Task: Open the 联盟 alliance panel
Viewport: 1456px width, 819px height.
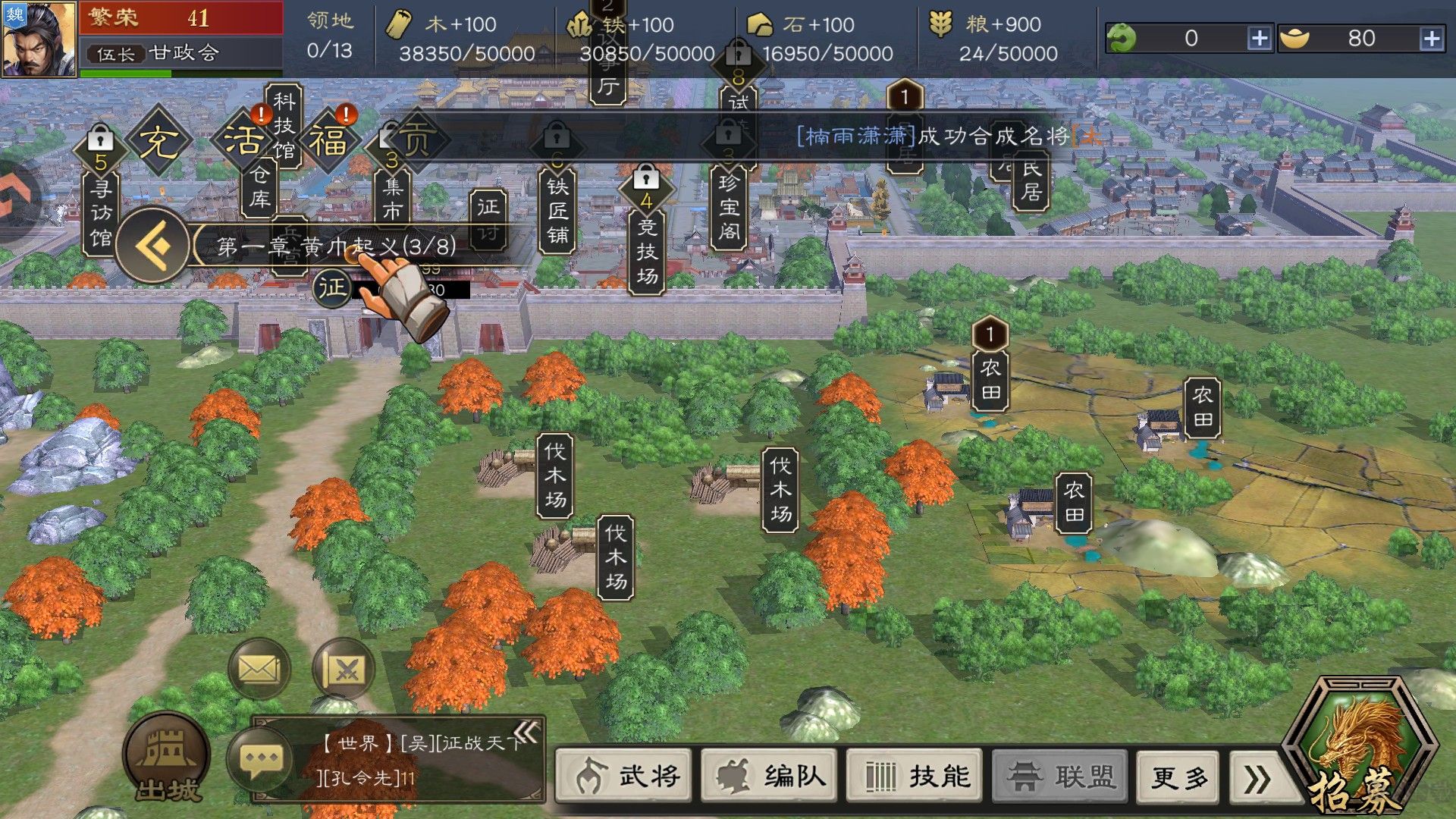Action: [1059, 776]
